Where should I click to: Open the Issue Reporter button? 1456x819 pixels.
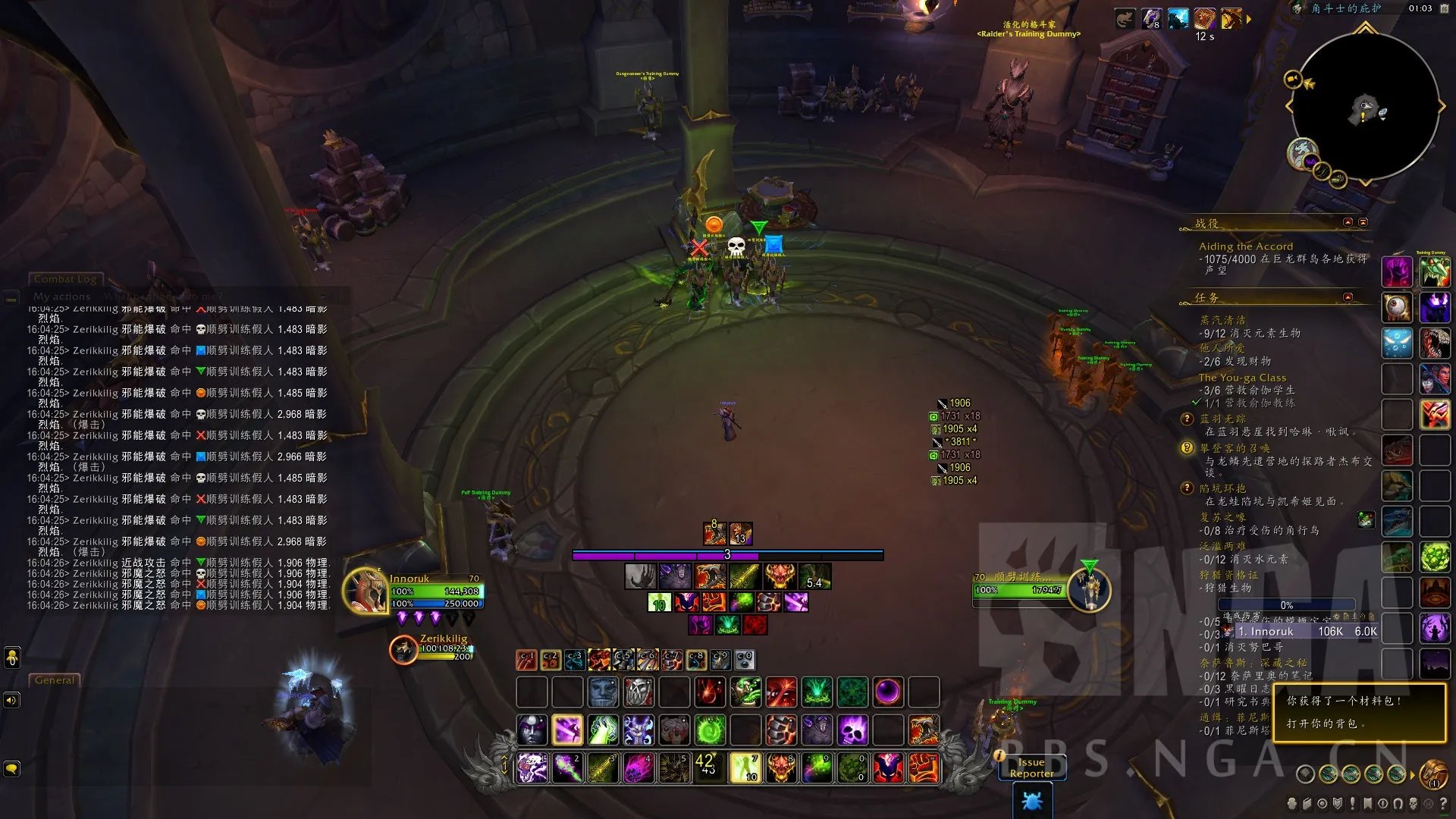tap(1031, 767)
